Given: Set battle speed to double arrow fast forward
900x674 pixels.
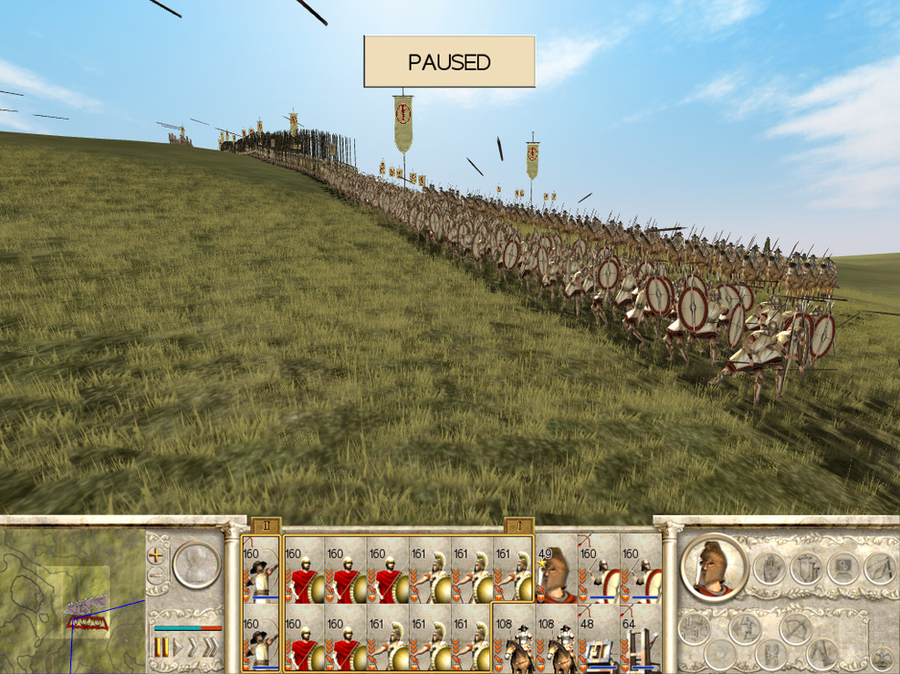Looking at the screenshot, I should (x=191, y=649).
